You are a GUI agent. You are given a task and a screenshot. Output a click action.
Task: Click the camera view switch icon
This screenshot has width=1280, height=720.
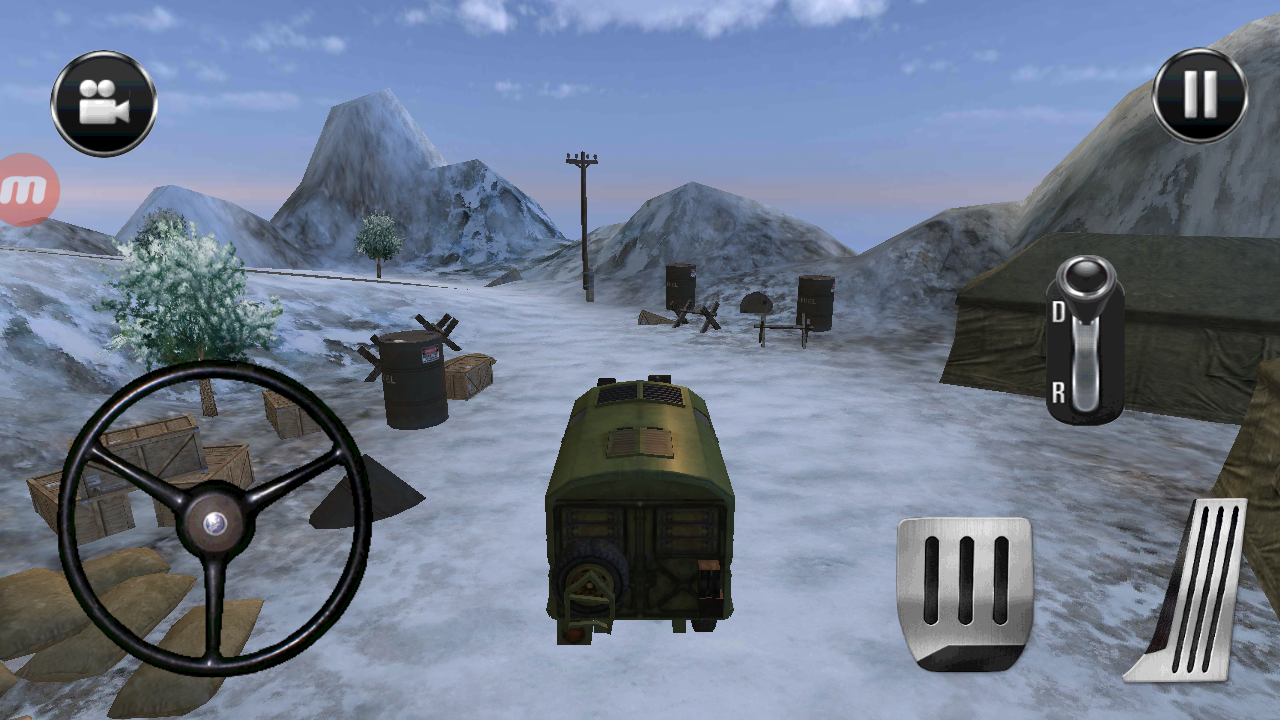[x=103, y=101]
